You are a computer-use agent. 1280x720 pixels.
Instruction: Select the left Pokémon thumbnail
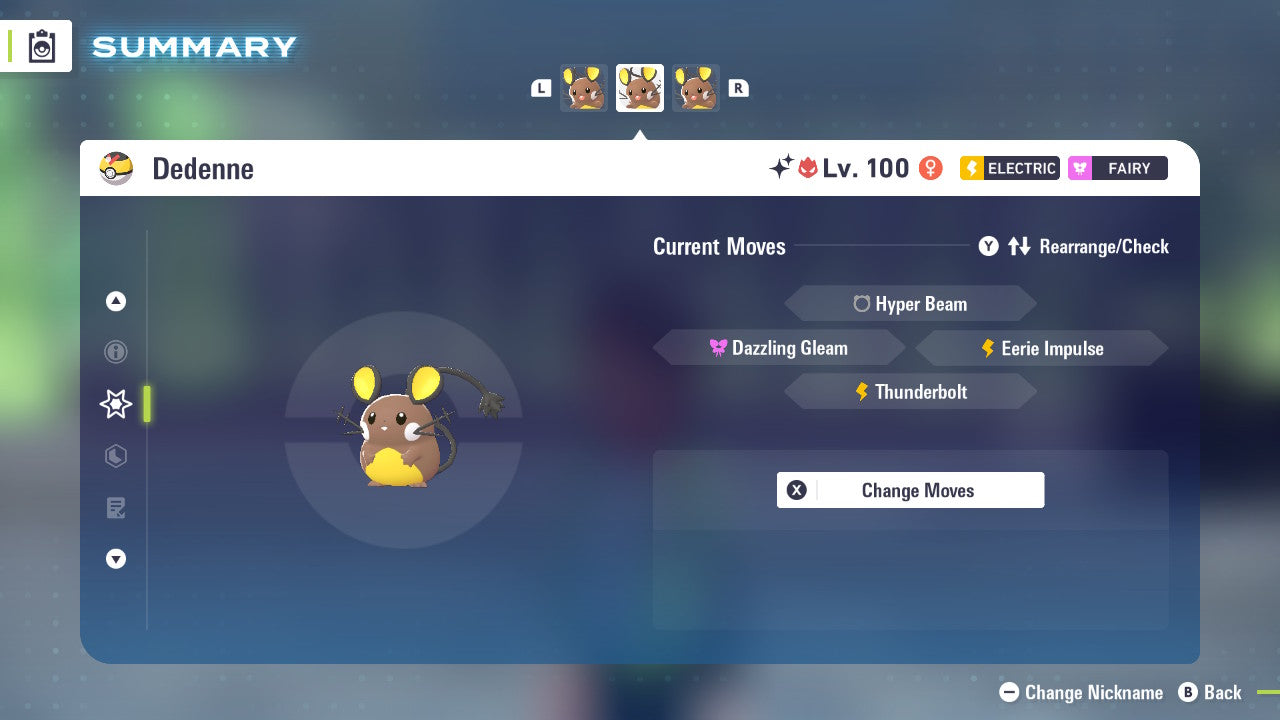pos(583,87)
